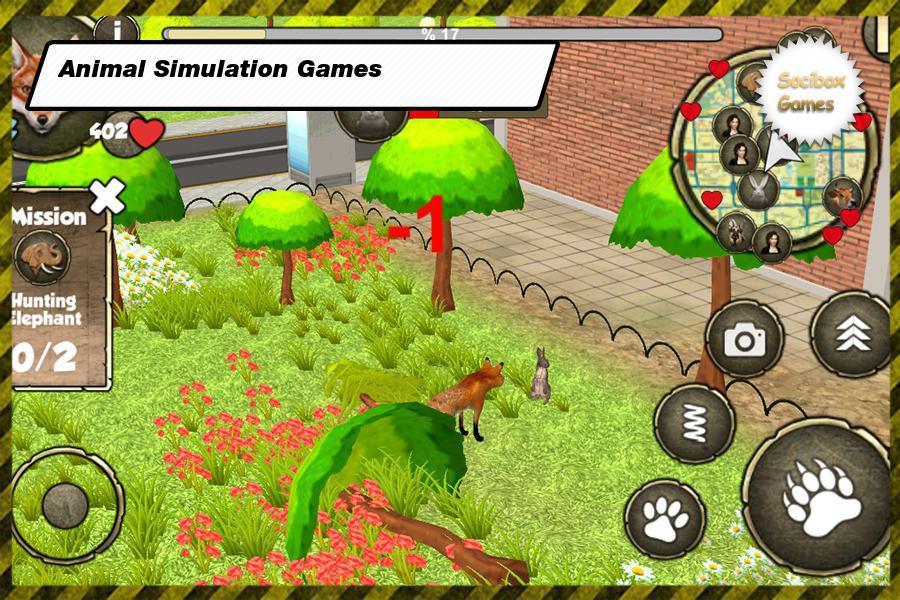Viewport: 900px width, 600px height.
Task: Close the Mission panel with the white X
Action: pos(106,196)
